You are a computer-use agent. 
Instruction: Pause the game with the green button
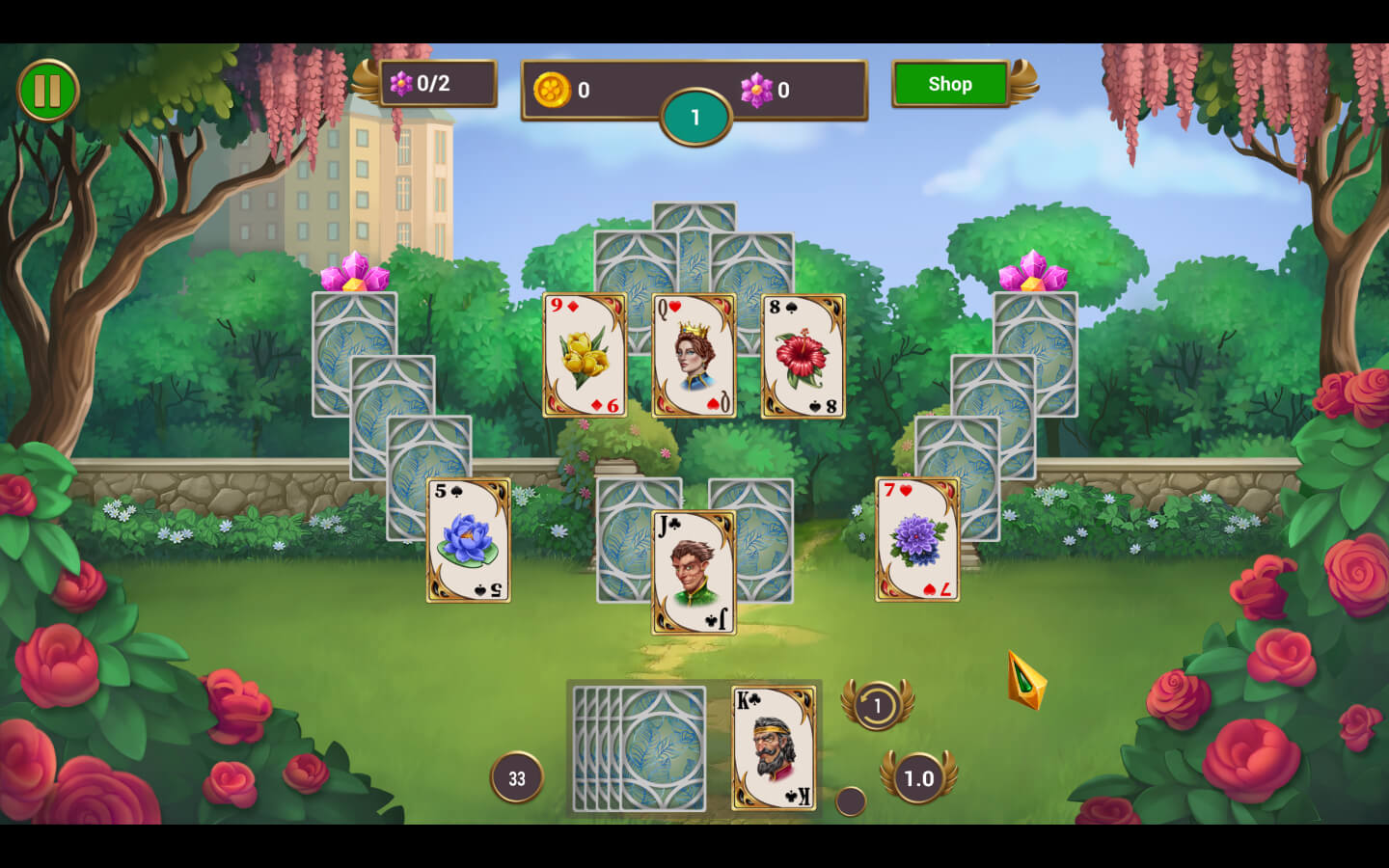pyautogui.click(x=47, y=91)
